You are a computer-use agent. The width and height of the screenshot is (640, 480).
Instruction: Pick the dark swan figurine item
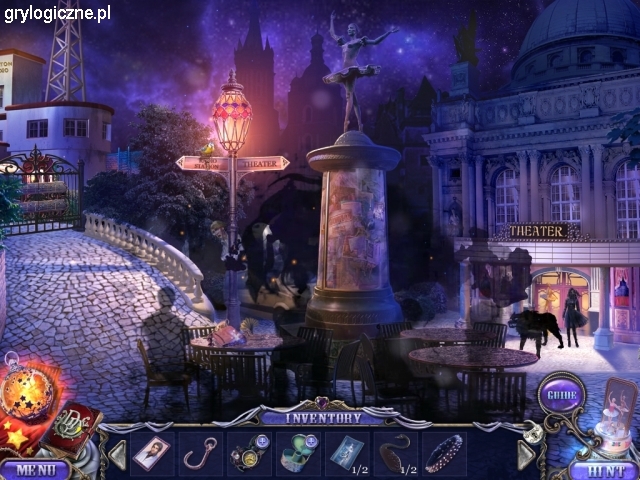point(396,452)
